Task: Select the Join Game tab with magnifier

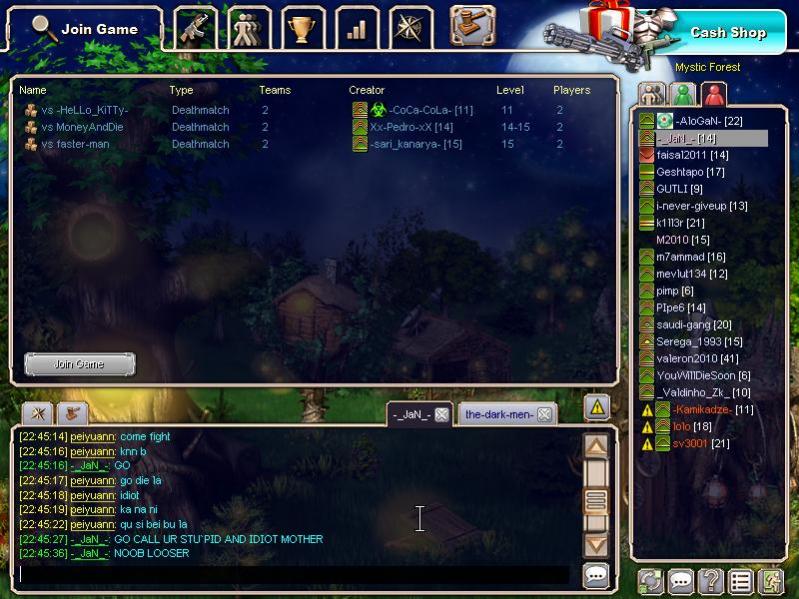Action: click(85, 29)
